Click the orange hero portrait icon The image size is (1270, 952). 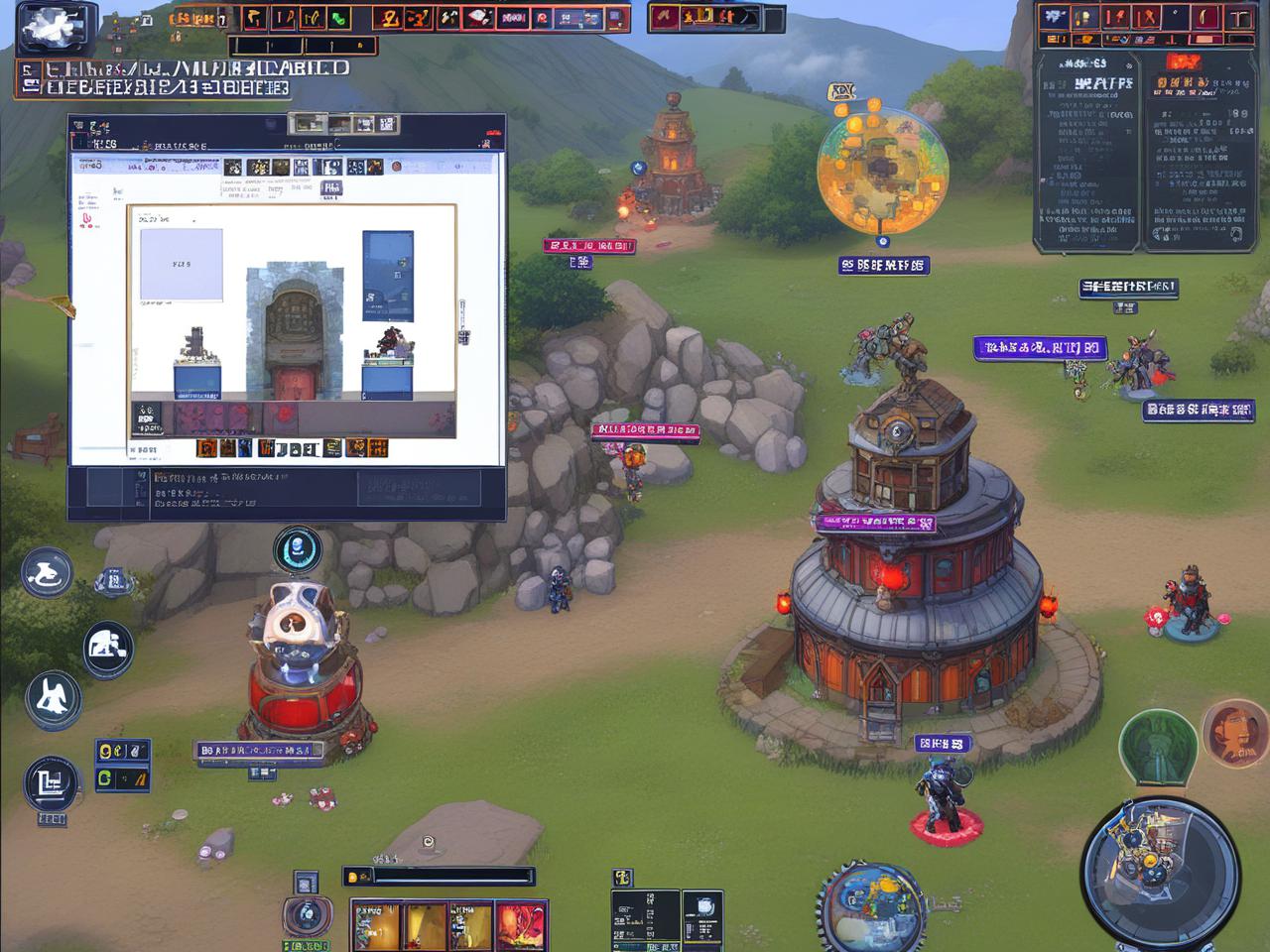pos(1234,734)
